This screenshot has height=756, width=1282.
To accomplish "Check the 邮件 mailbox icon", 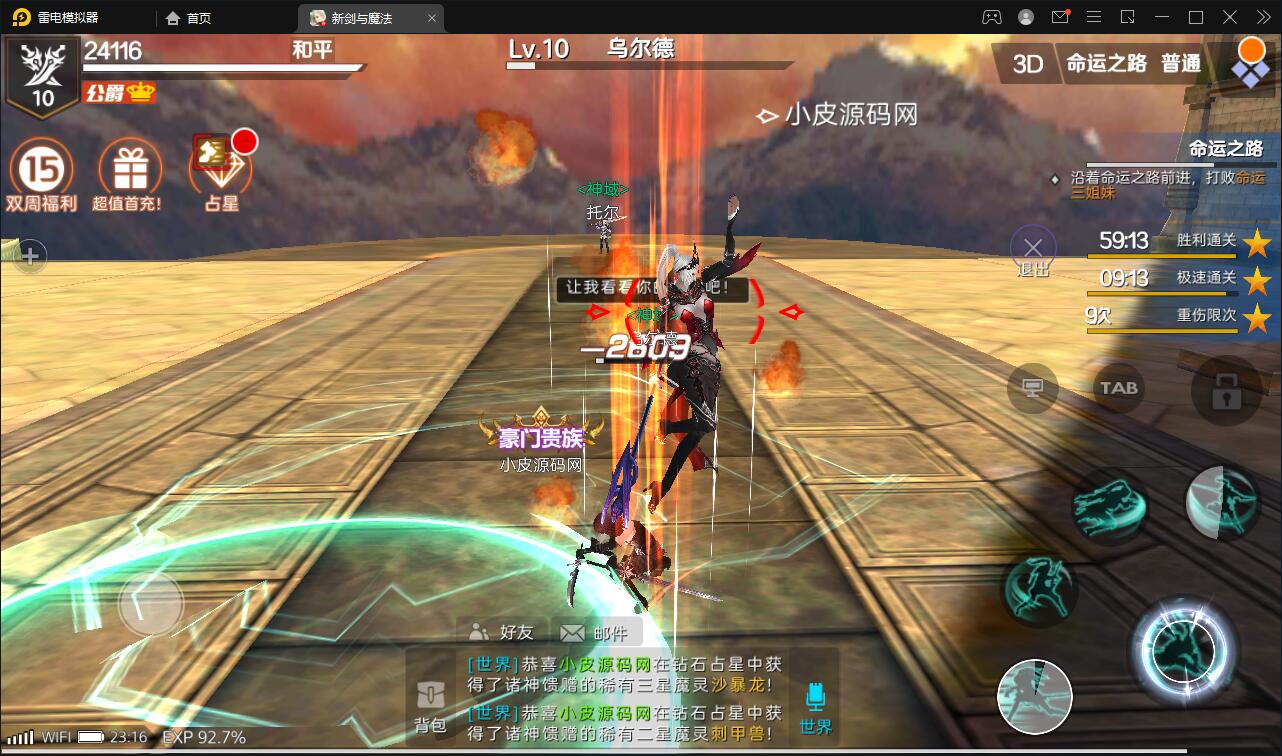I will pos(590,632).
